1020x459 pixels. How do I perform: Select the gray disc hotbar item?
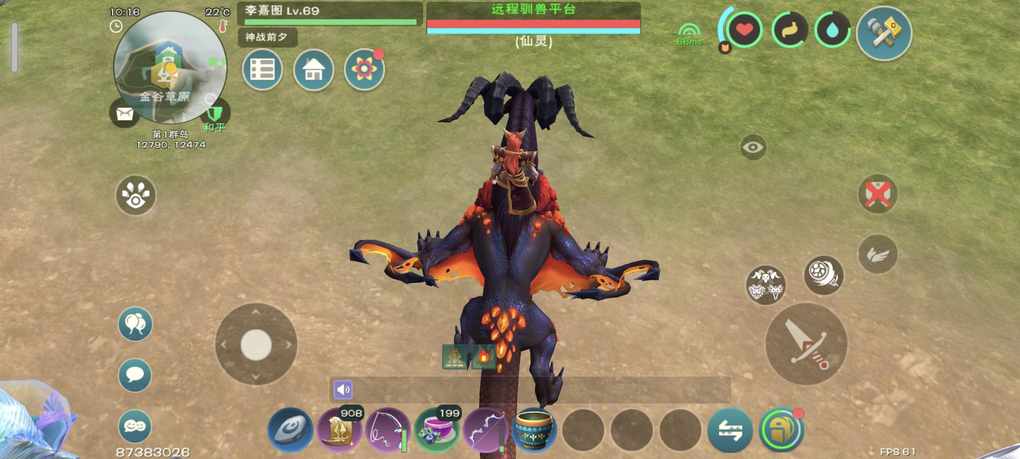[290, 430]
